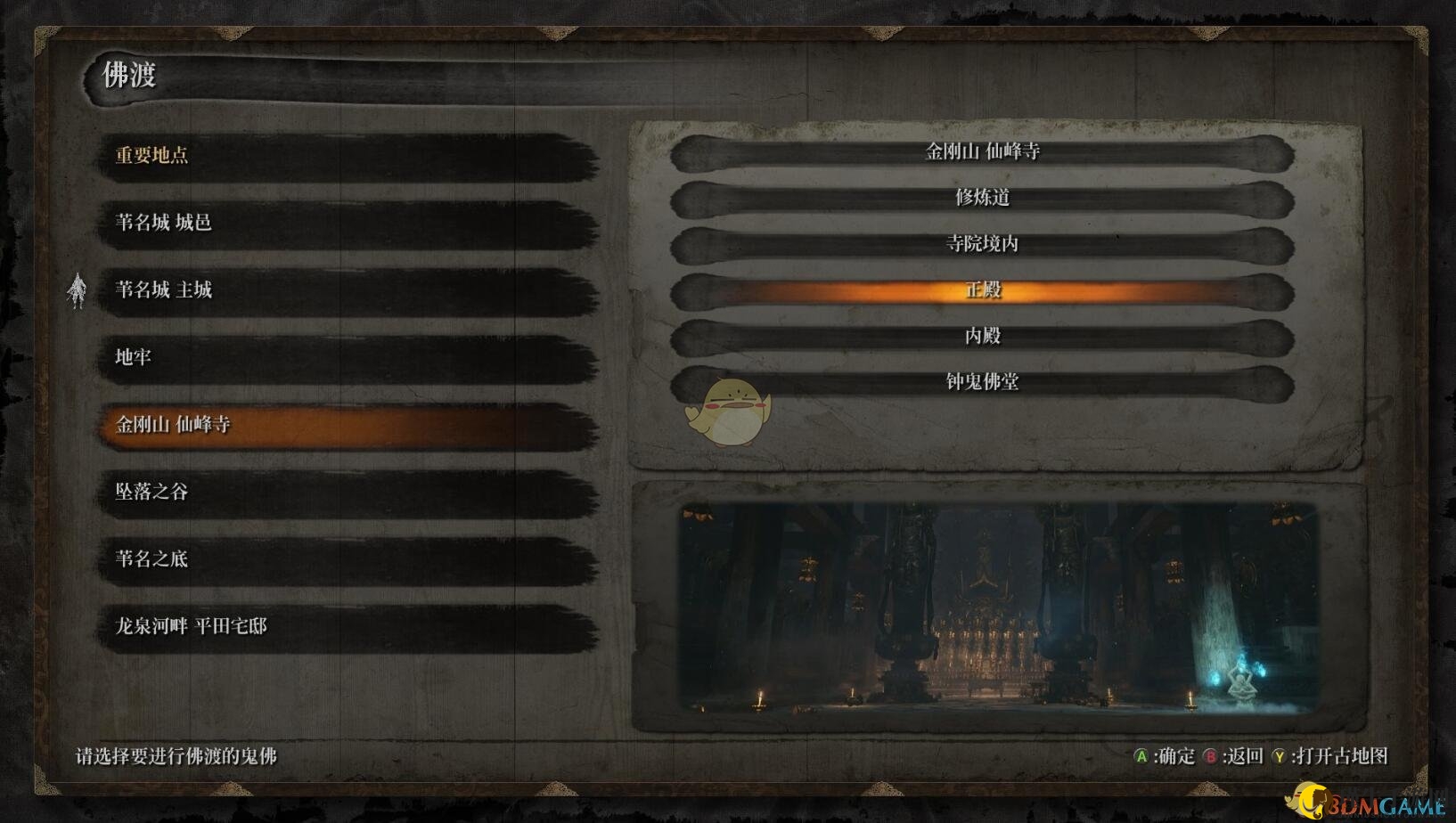Screen dimensions: 1456x823
Task: Travel to the 金刚山 仙峰寺 idol in the right panel
Action: click(982, 152)
